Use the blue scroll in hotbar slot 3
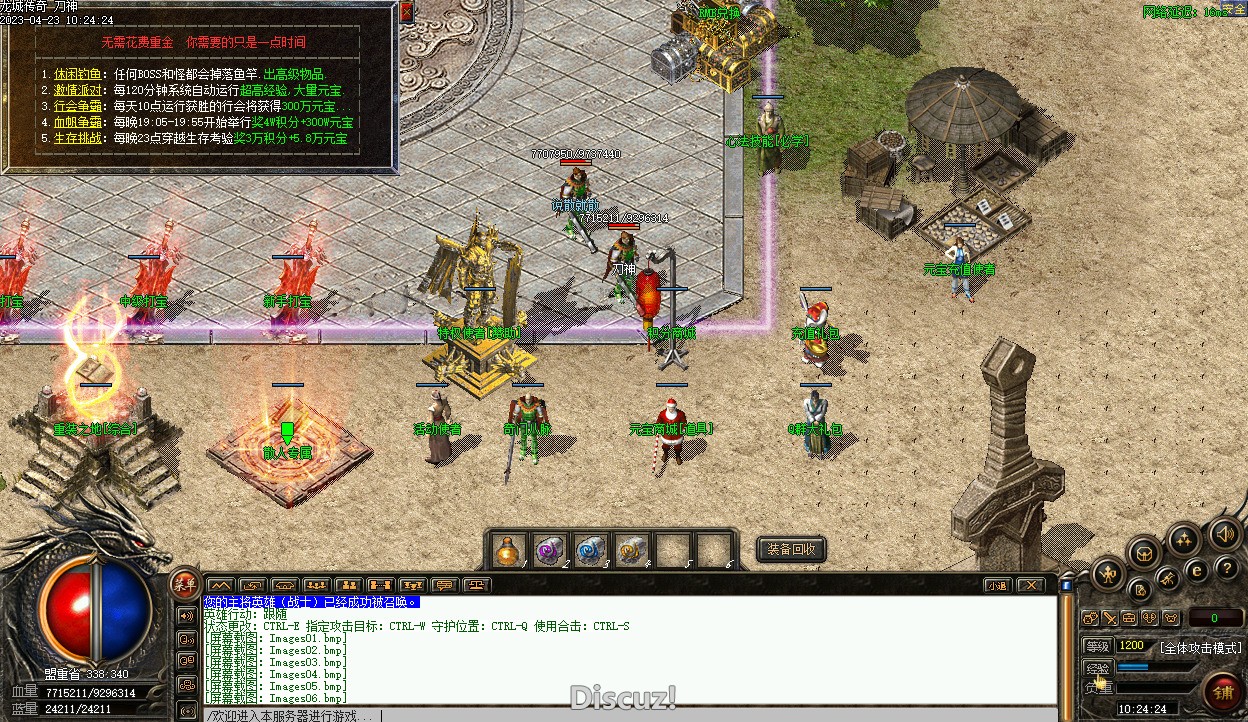This screenshot has height=722, width=1248. tap(590, 550)
